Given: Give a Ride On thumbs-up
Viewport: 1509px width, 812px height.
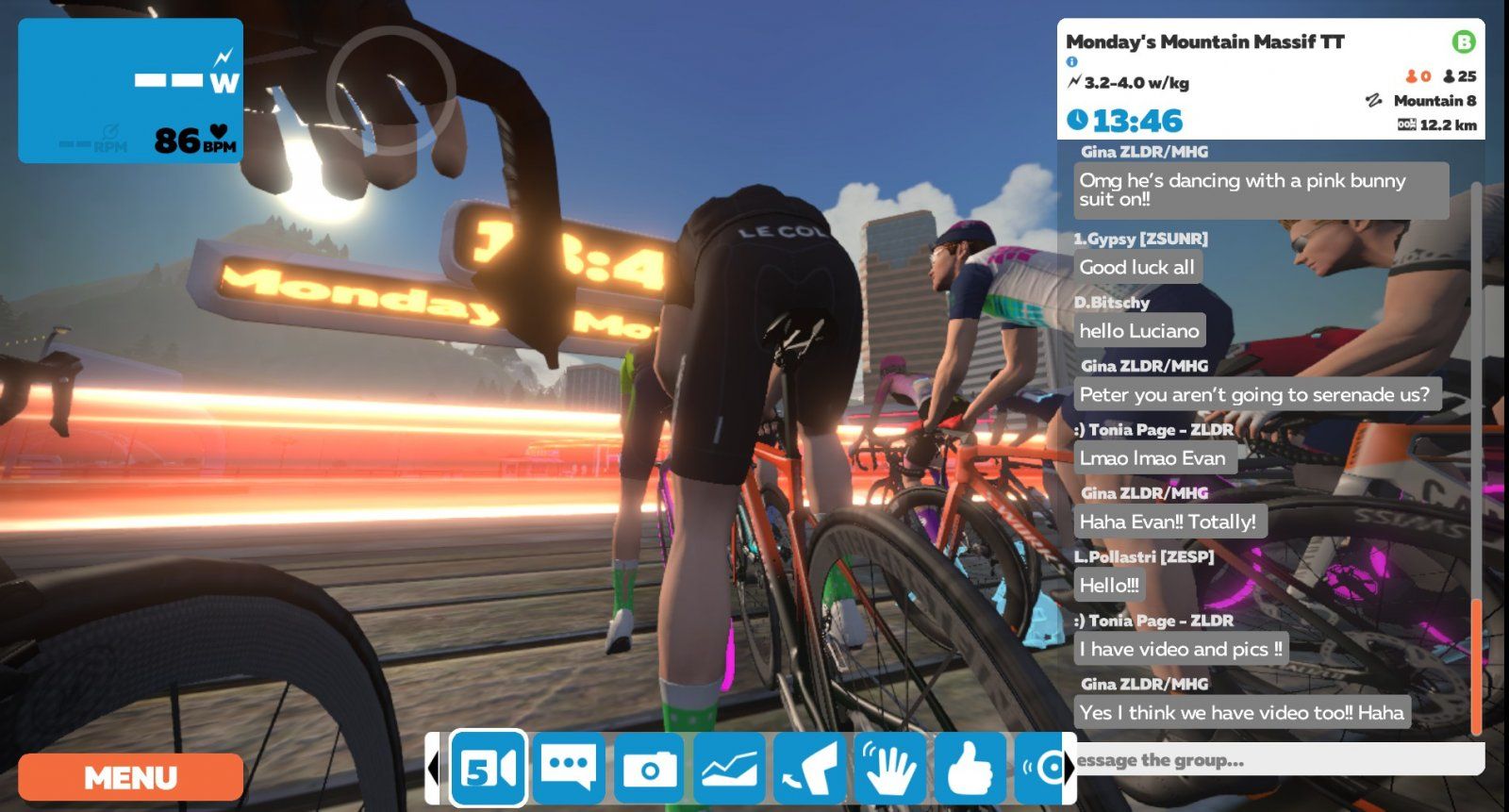Looking at the screenshot, I should point(969,769).
